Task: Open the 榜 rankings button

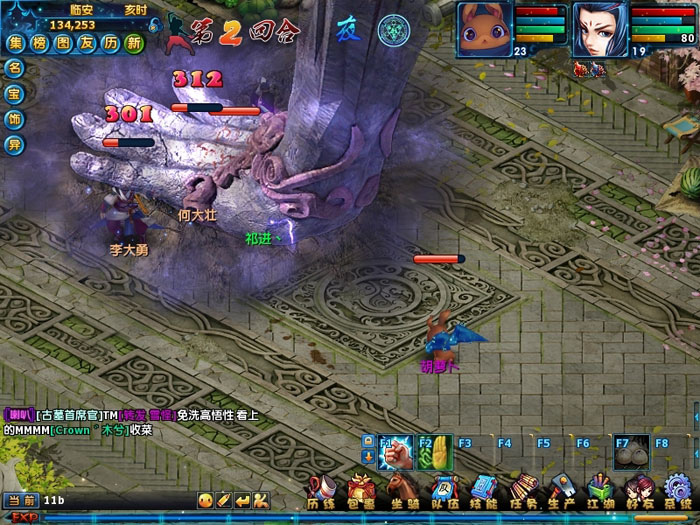Action: coord(39,43)
